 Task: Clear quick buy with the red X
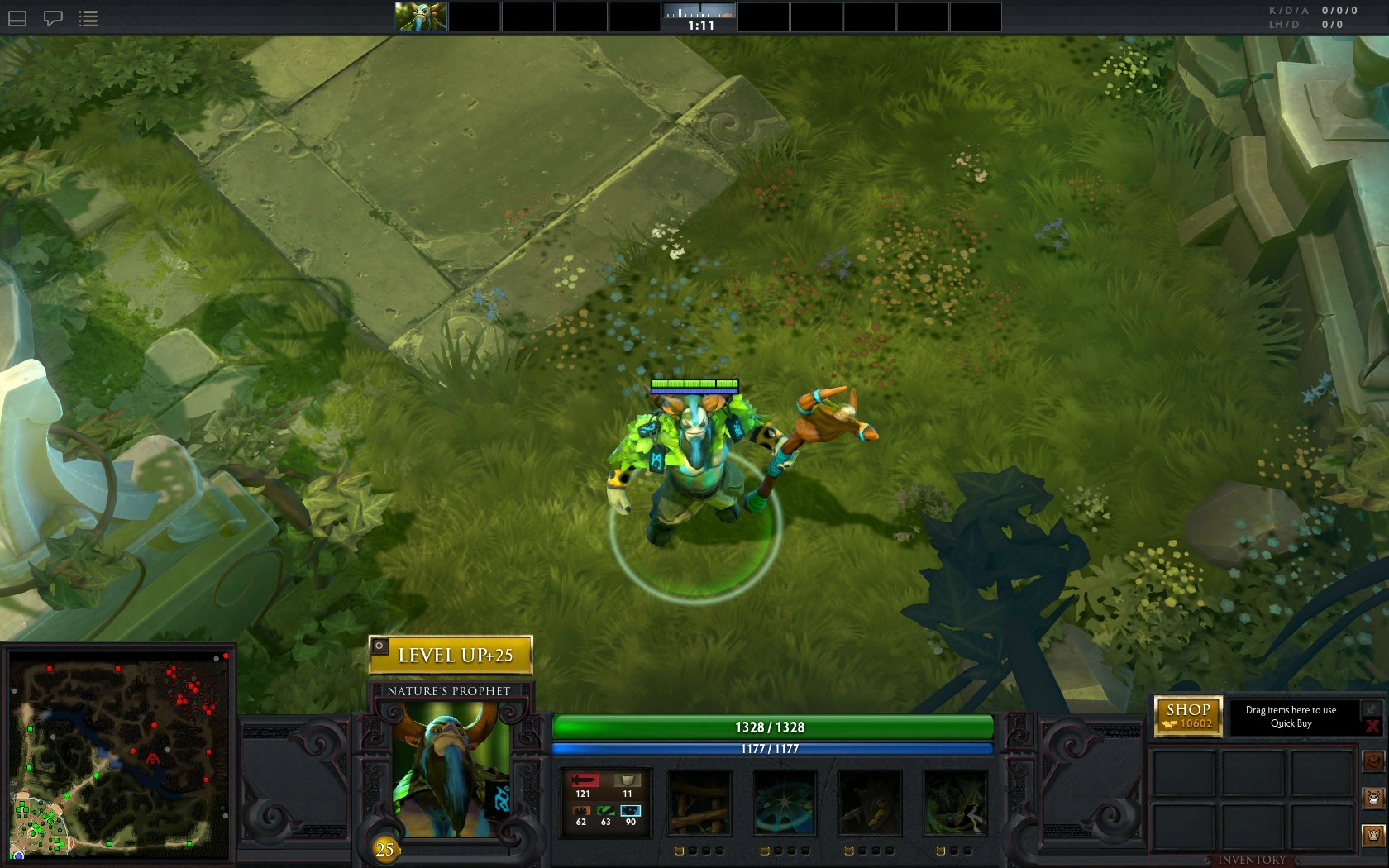[x=1372, y=727]
